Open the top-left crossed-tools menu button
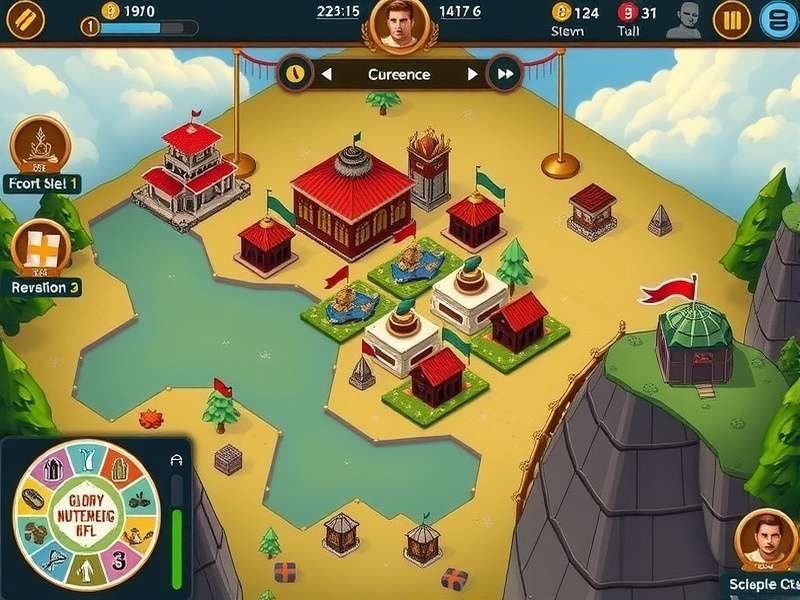Screen dimensions: 800x600 25,19
